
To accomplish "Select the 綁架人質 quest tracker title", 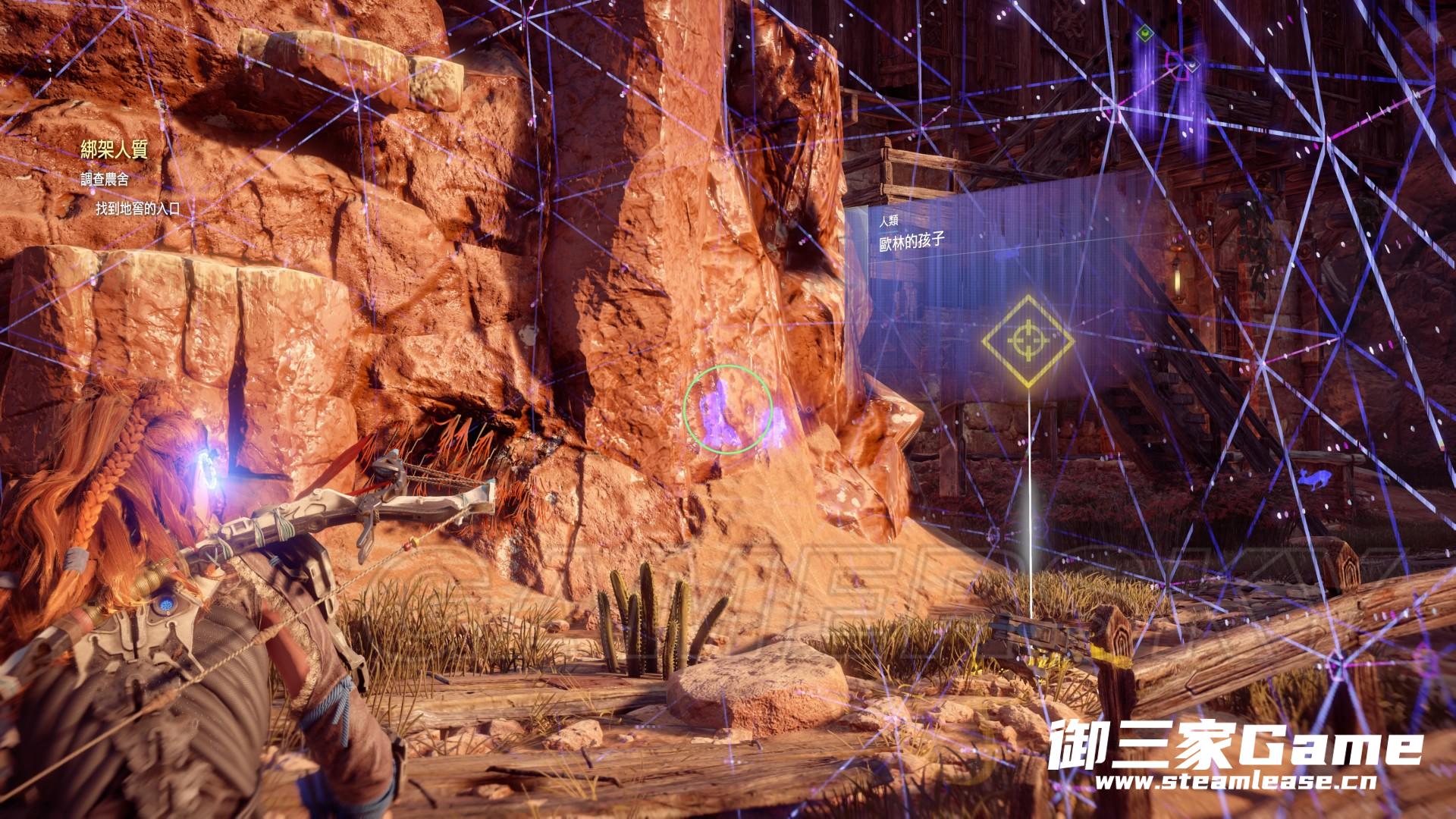I will tap(113, 150).
